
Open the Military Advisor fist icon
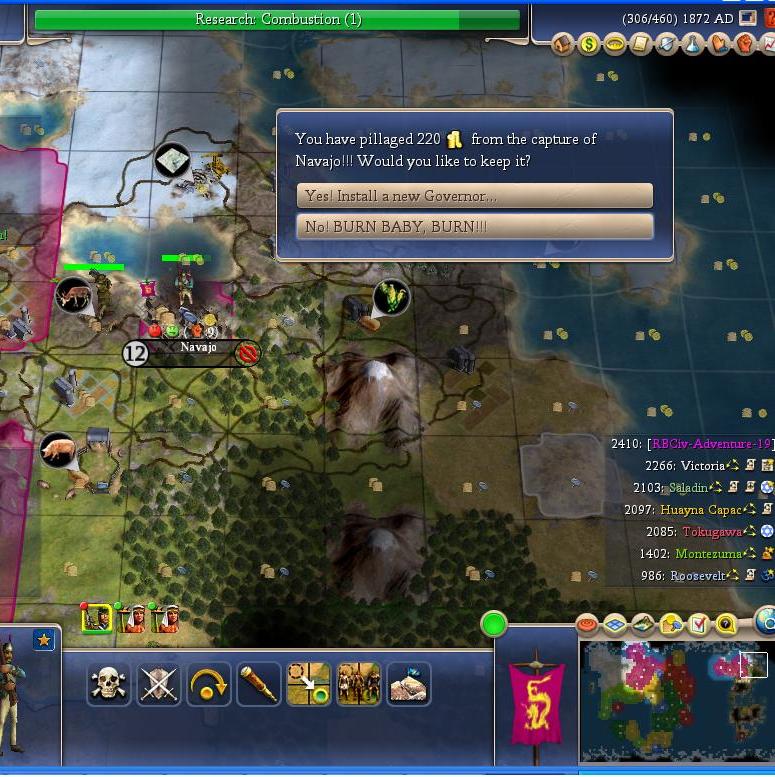[745, 45]
